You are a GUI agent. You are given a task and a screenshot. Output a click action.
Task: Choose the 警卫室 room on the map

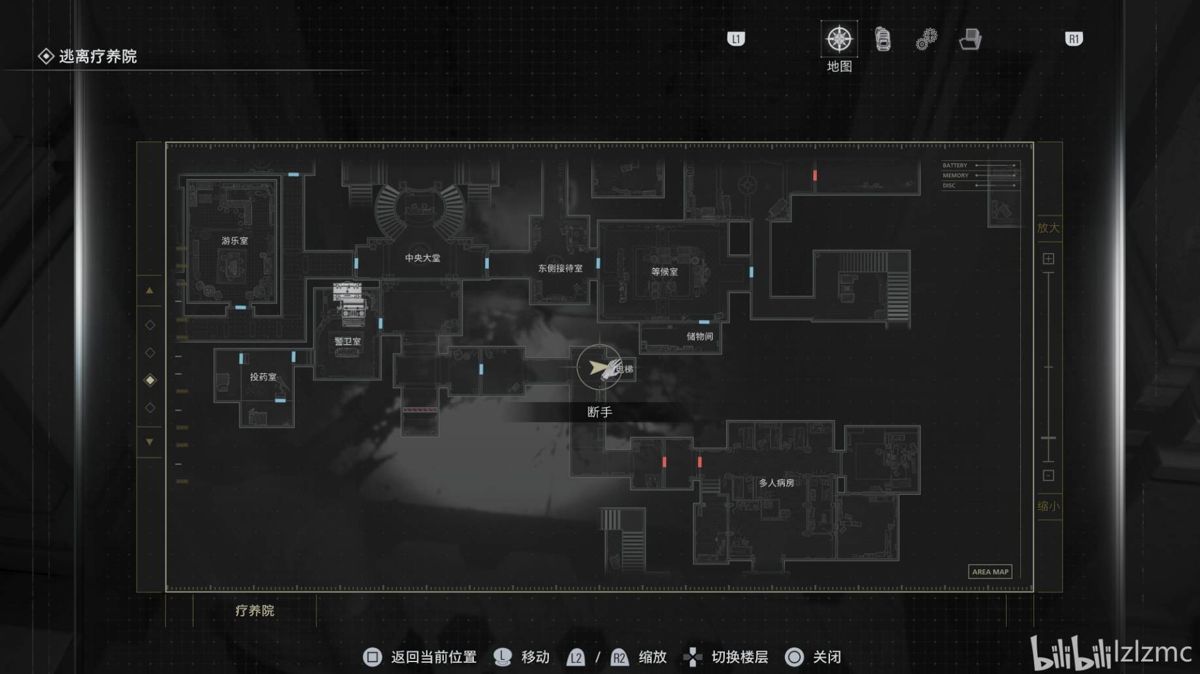click(x=347, y=341)
